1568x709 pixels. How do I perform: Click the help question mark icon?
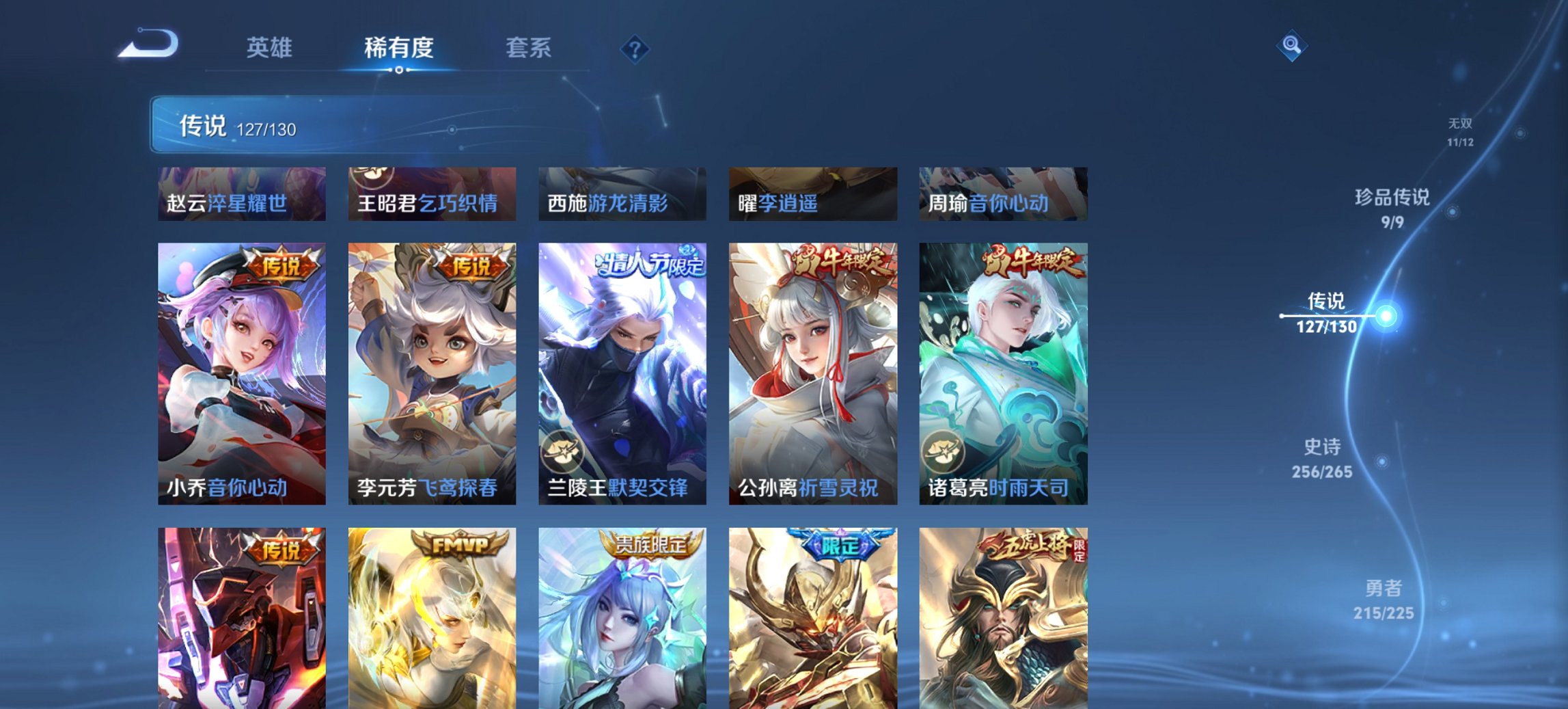pos(635,48)
